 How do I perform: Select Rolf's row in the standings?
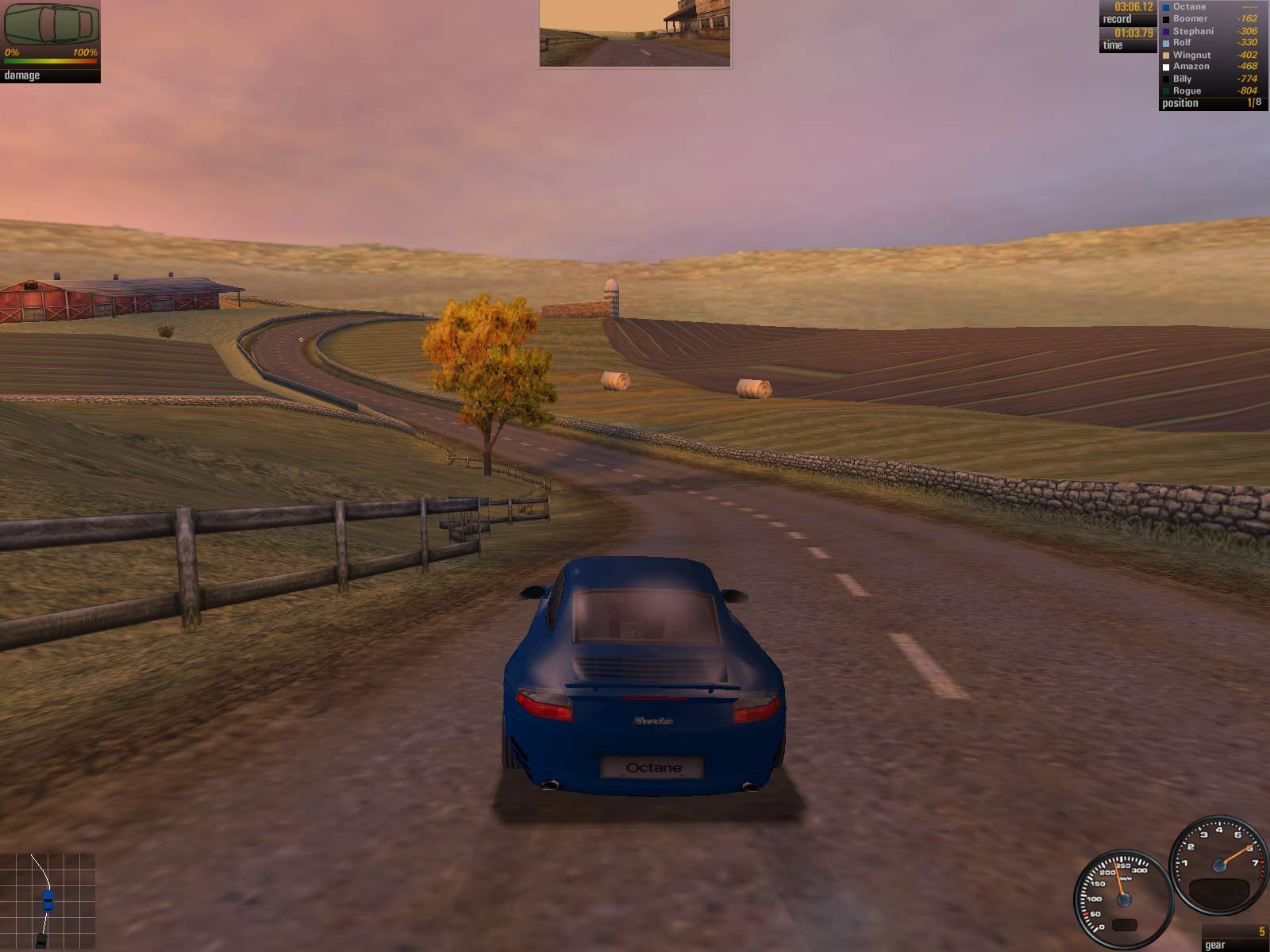pos(1209,43)
